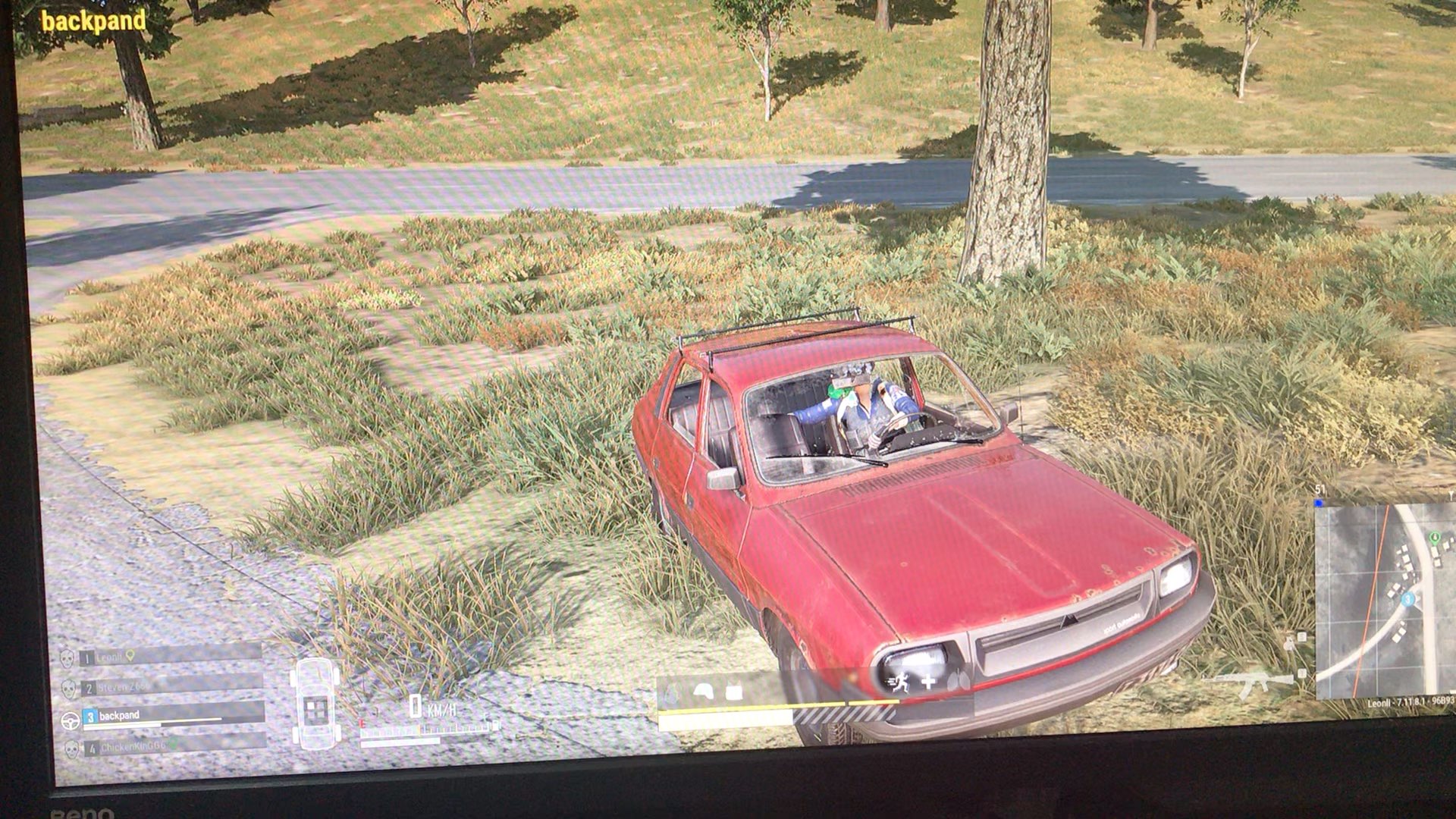The image size is (1456, 819).
Task: Click the vest icon beside the helmet
Action: click(733, 692)
